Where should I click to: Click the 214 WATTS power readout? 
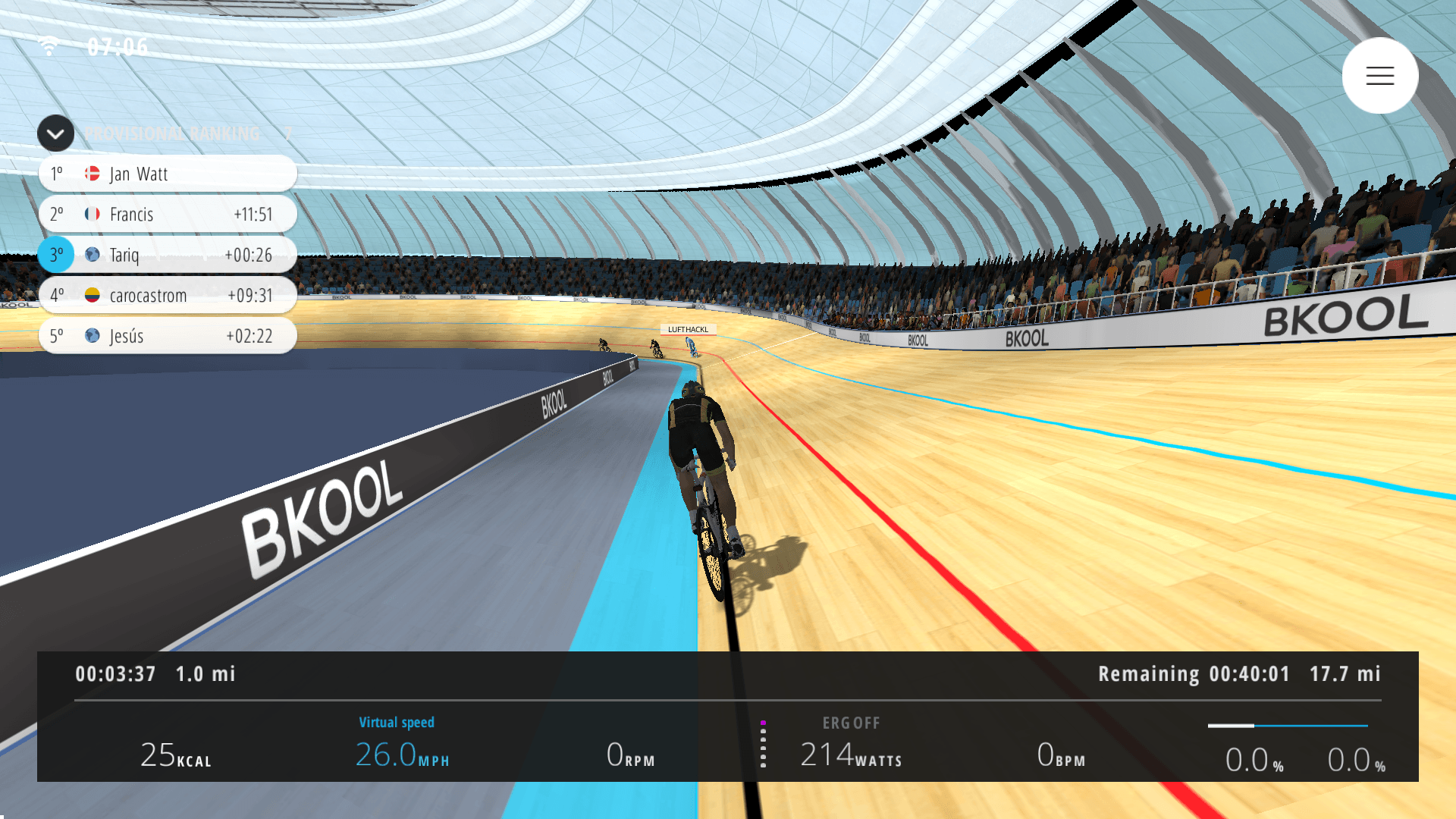[850, 755]
